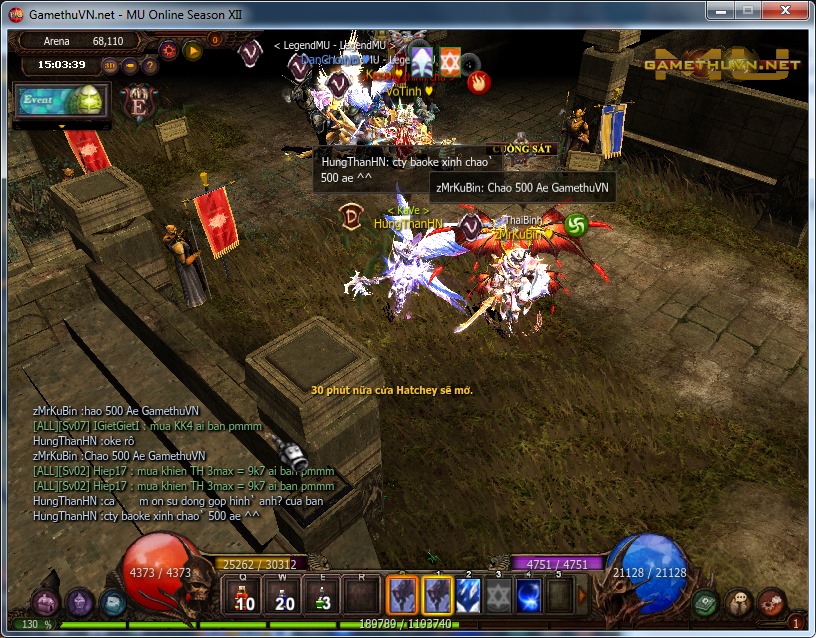Image resolution: width=816 pixels, height=638 pixels.
Task: Activate the orange play arrow button
Action: 191,48
